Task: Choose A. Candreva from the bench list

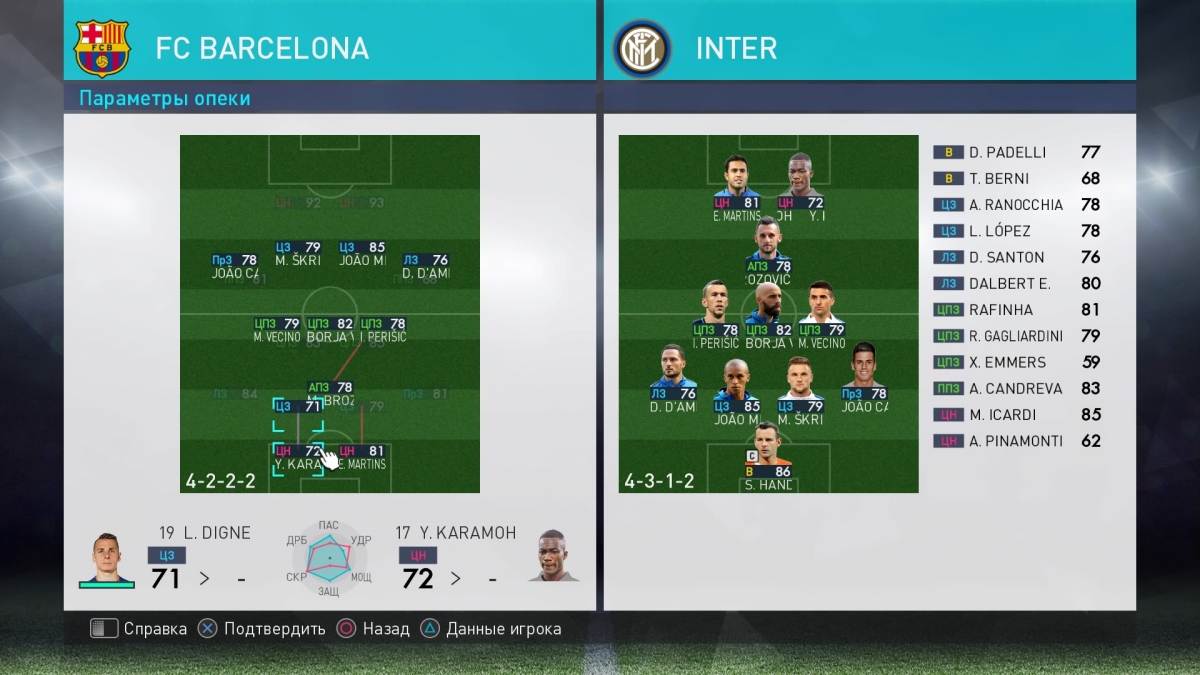Action: point(1016,388)
